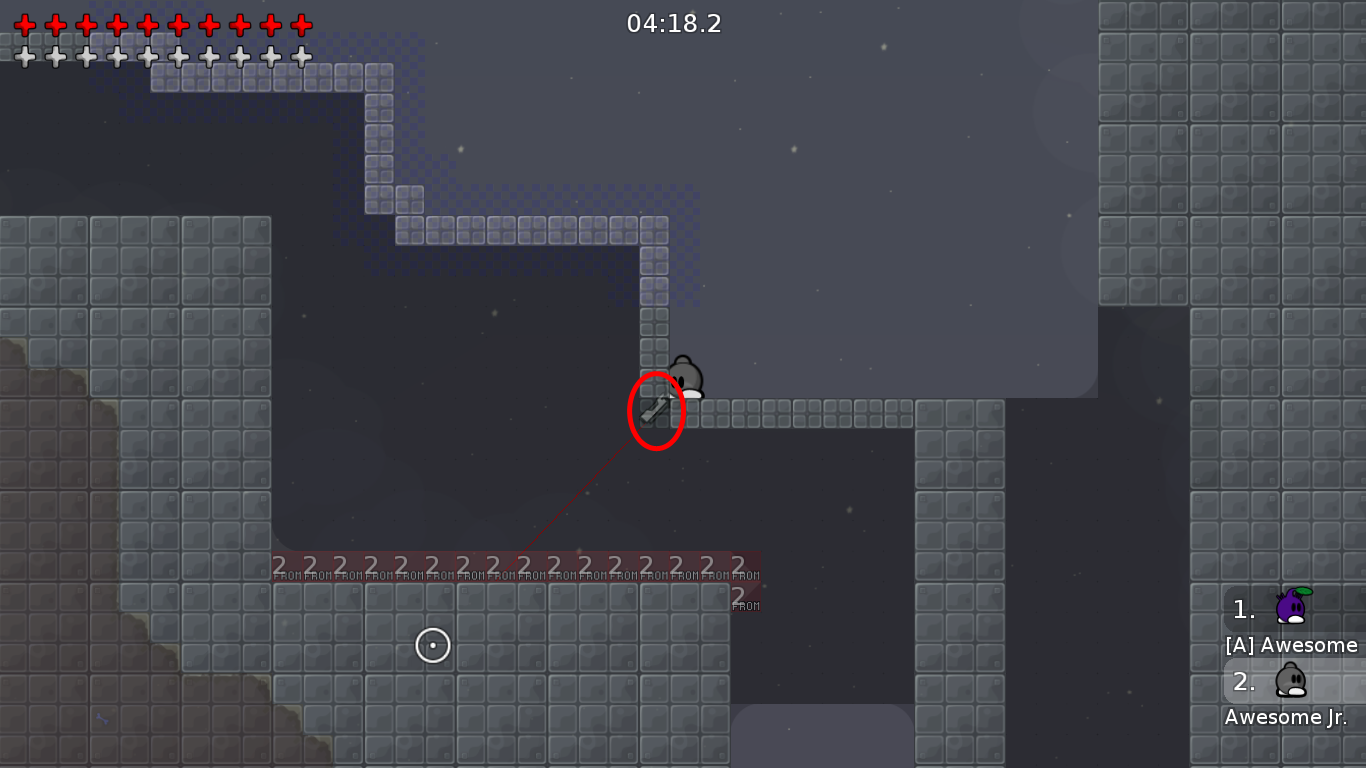Image resolution: width=1366 pixels, height=768 pixels.
Task: Click the 04:18.2 race timer
Action: [x=674, y=24]
